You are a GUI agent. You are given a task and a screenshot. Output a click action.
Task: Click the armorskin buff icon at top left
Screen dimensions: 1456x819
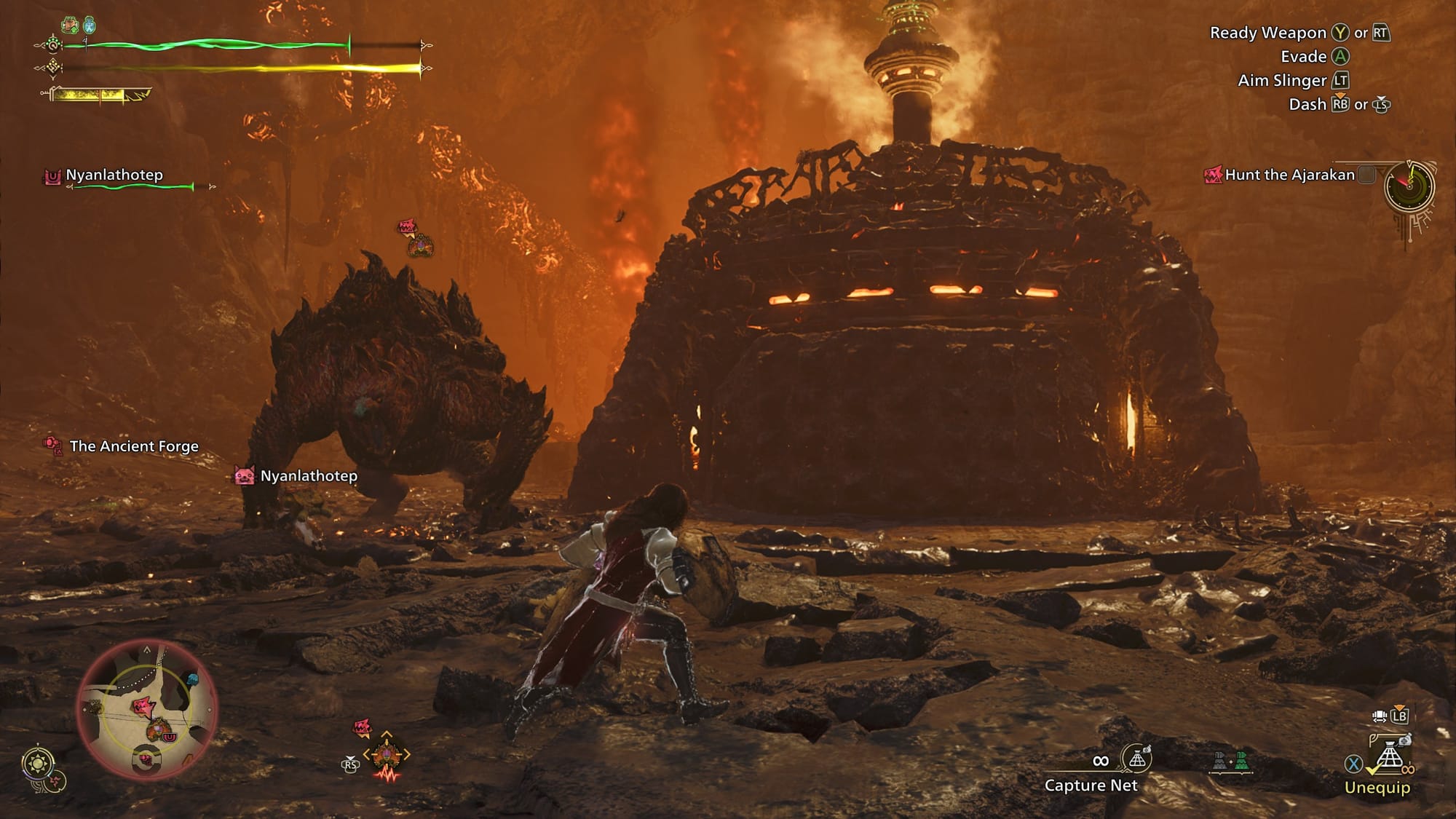70,25
